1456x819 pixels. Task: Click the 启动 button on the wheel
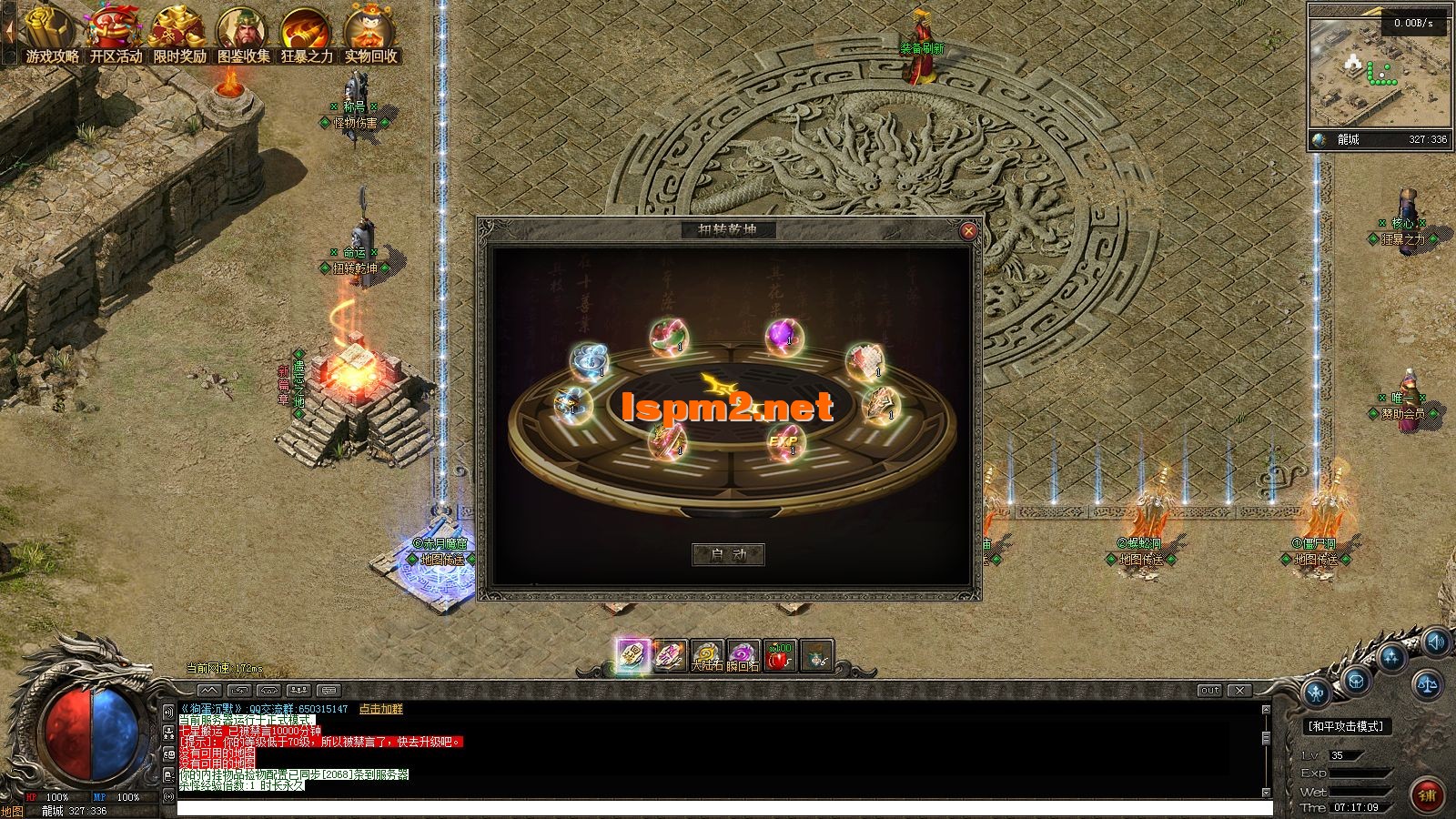(x=728, y=554)
